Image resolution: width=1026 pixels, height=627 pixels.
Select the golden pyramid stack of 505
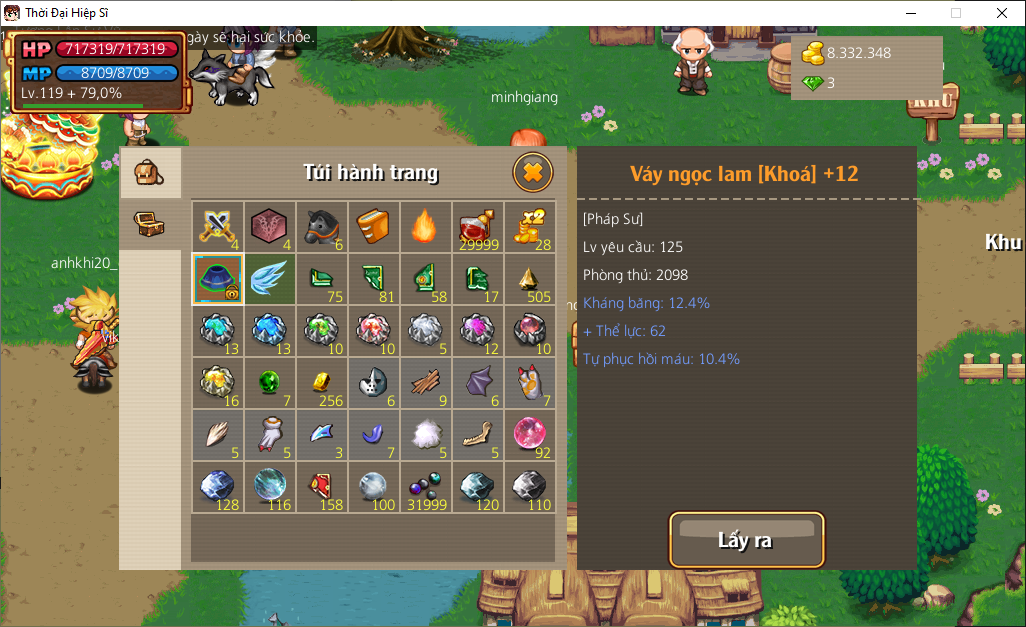pos(530,279)
